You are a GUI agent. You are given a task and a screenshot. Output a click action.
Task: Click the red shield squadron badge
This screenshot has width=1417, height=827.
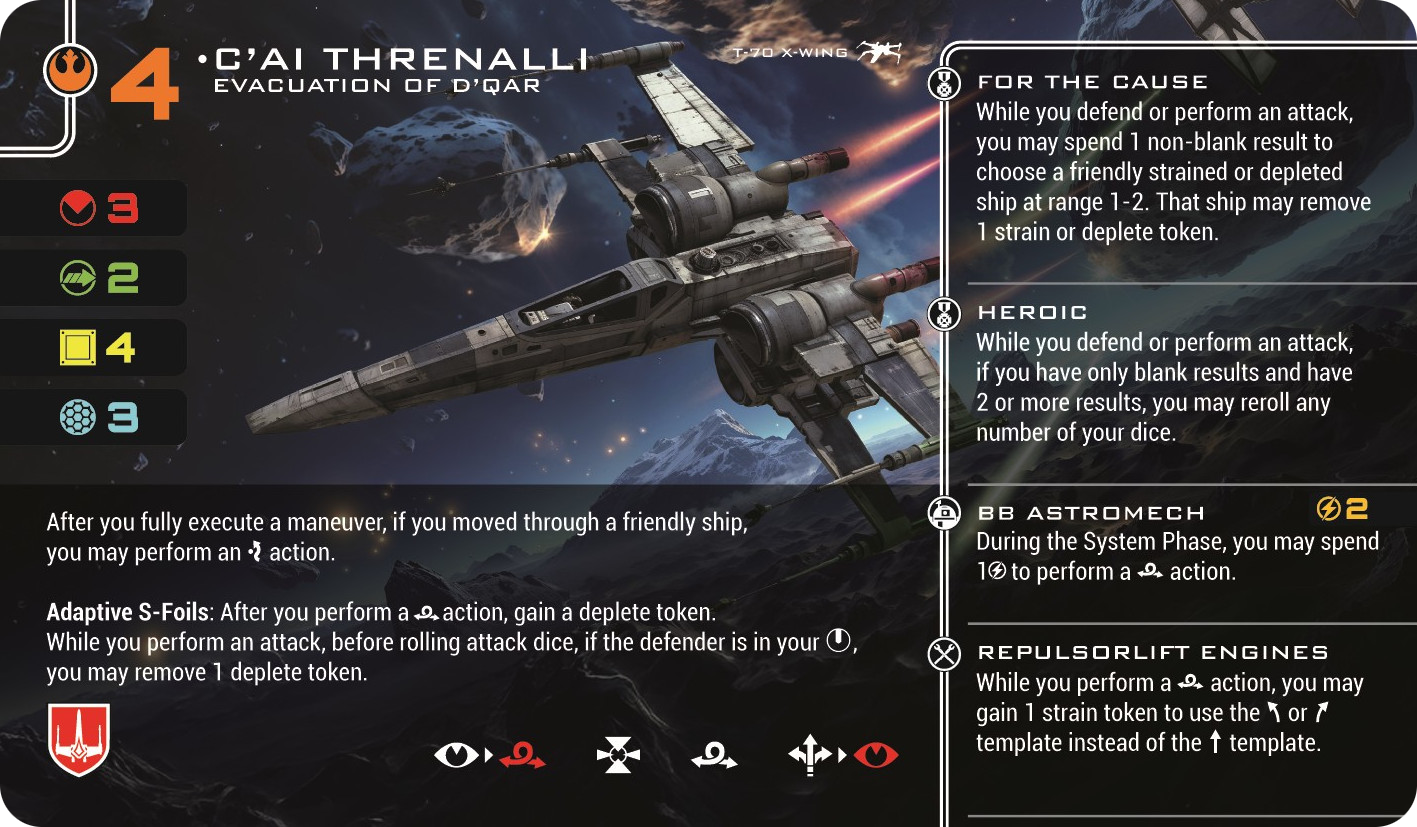point(79,739)
